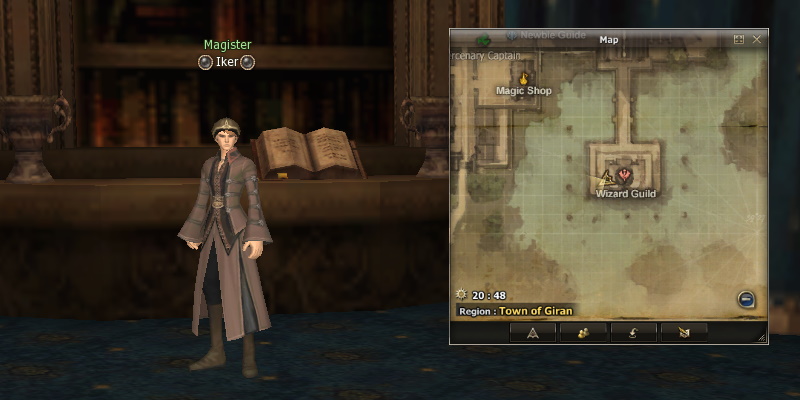
Task: Open the Newbie Guide
Action: [x=552, y=34]
